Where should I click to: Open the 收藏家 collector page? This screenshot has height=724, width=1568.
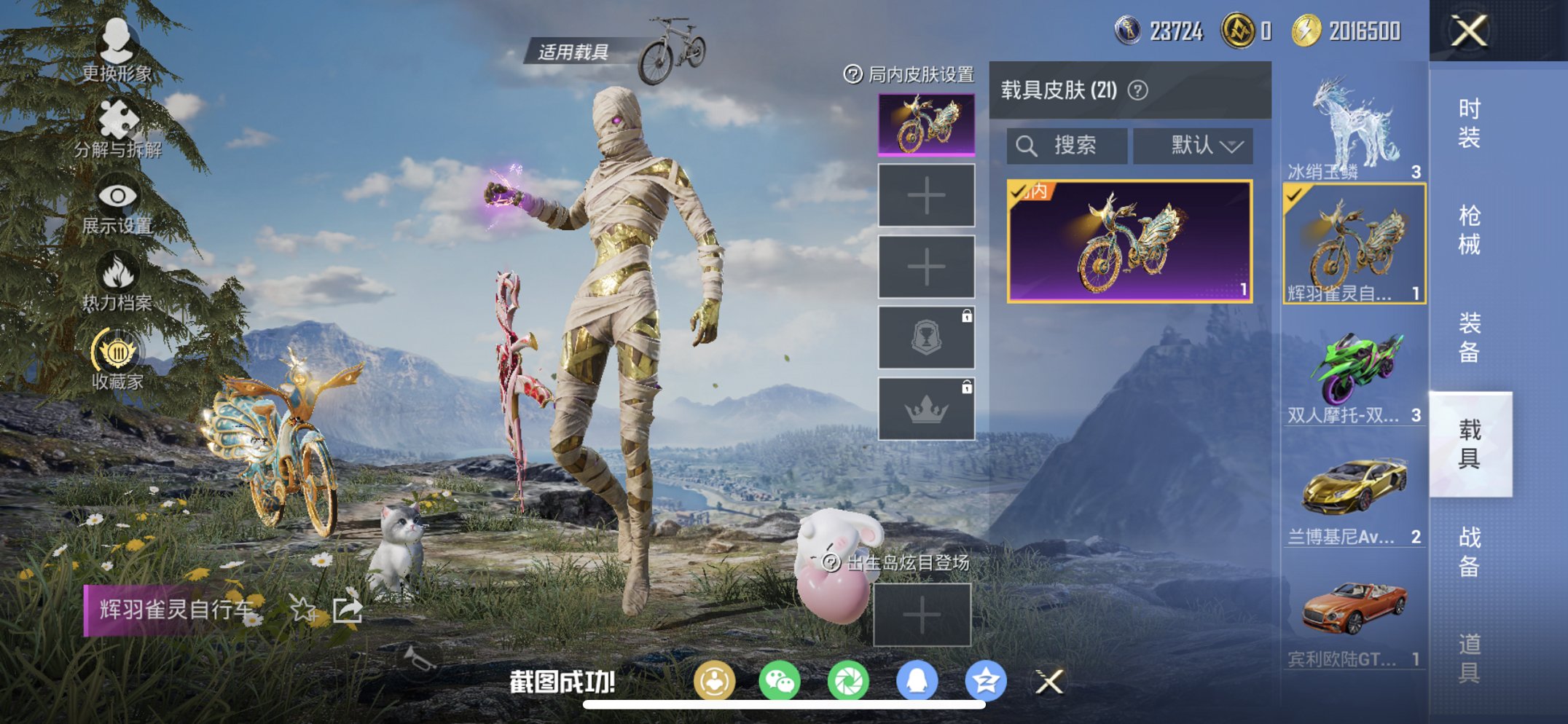(x=117, y=357)
